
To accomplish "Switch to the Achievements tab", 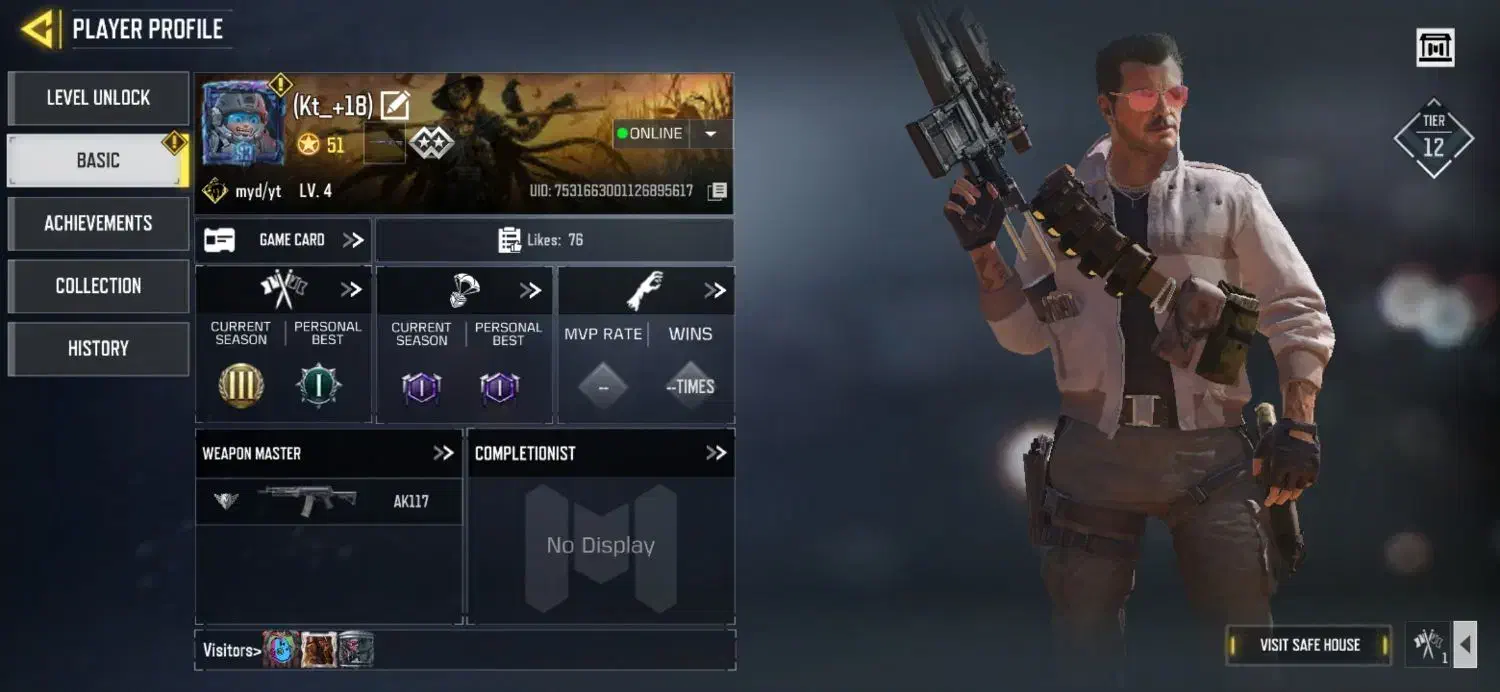I will [98, 223].
